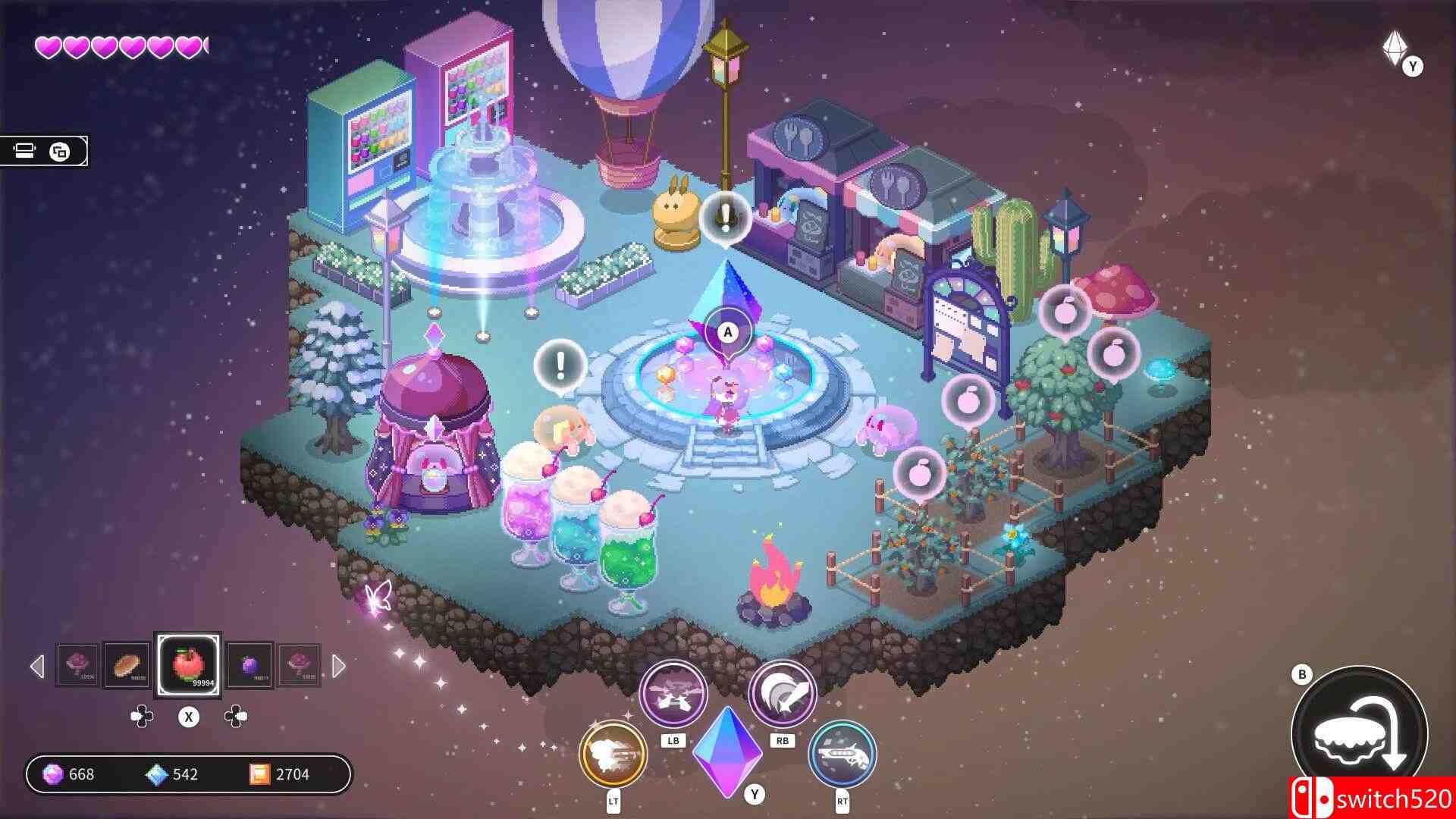
Task: Click the A interaction prompt above the character
Action: point(727,331)
